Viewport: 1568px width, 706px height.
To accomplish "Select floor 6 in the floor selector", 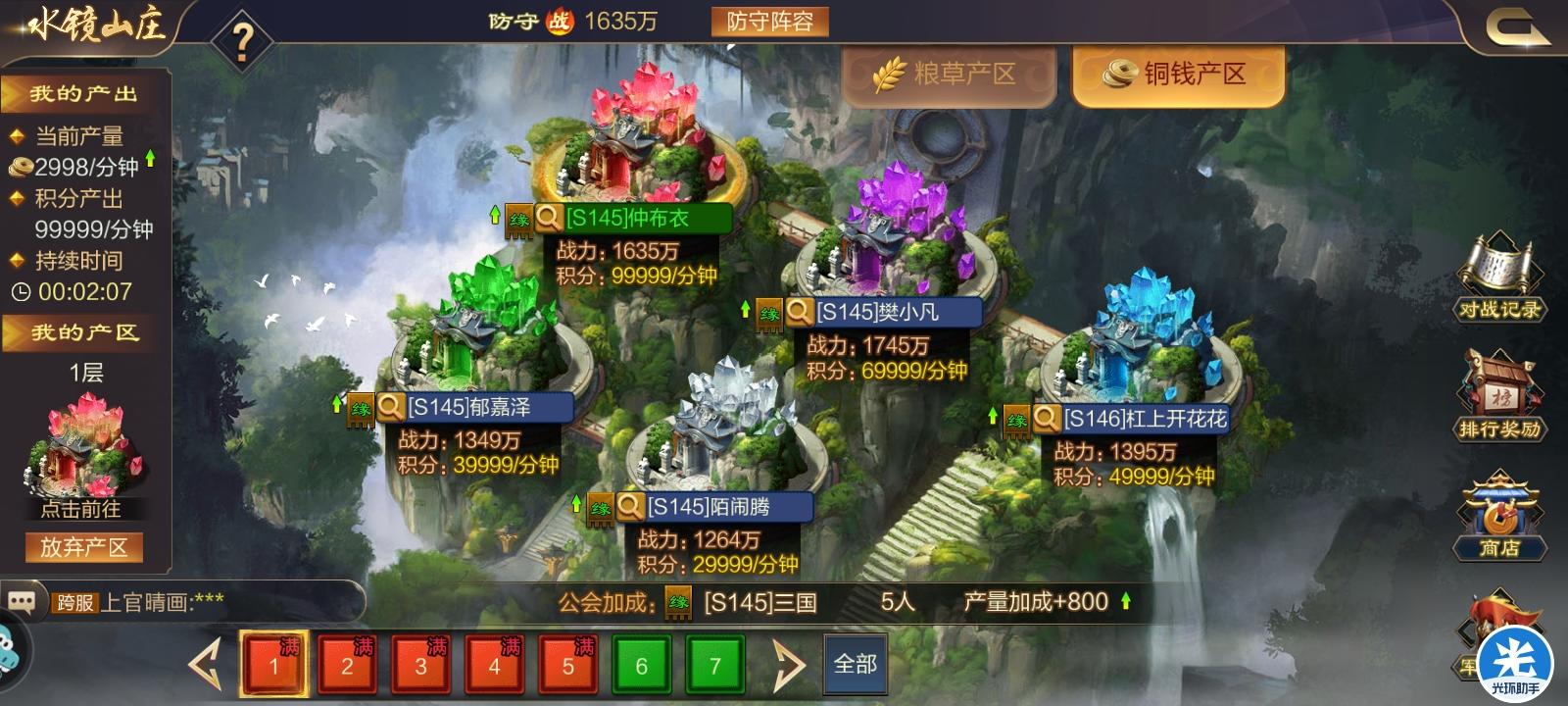I will point(642,665).
